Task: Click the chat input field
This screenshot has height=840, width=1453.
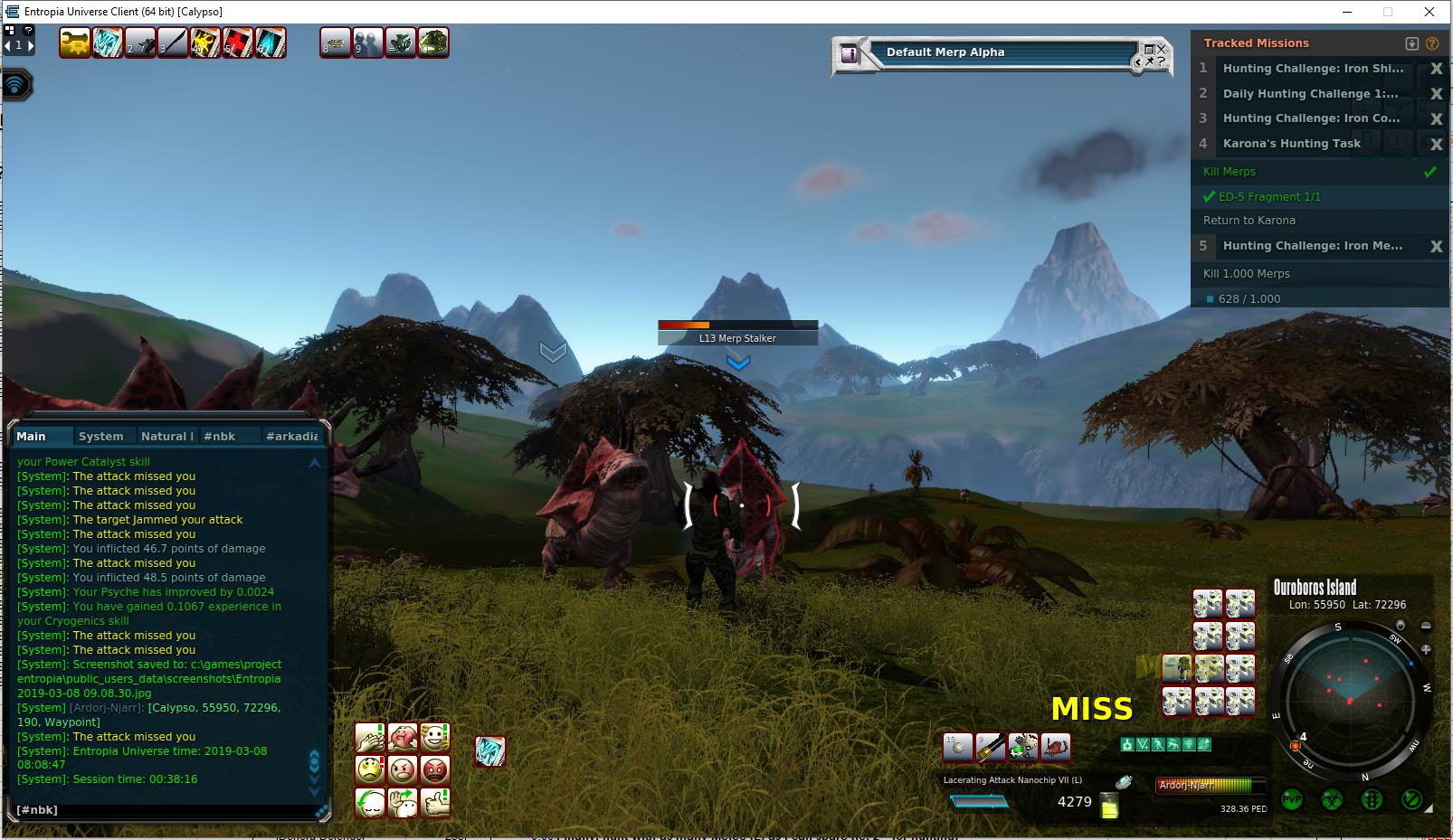Action: point(163,810)
